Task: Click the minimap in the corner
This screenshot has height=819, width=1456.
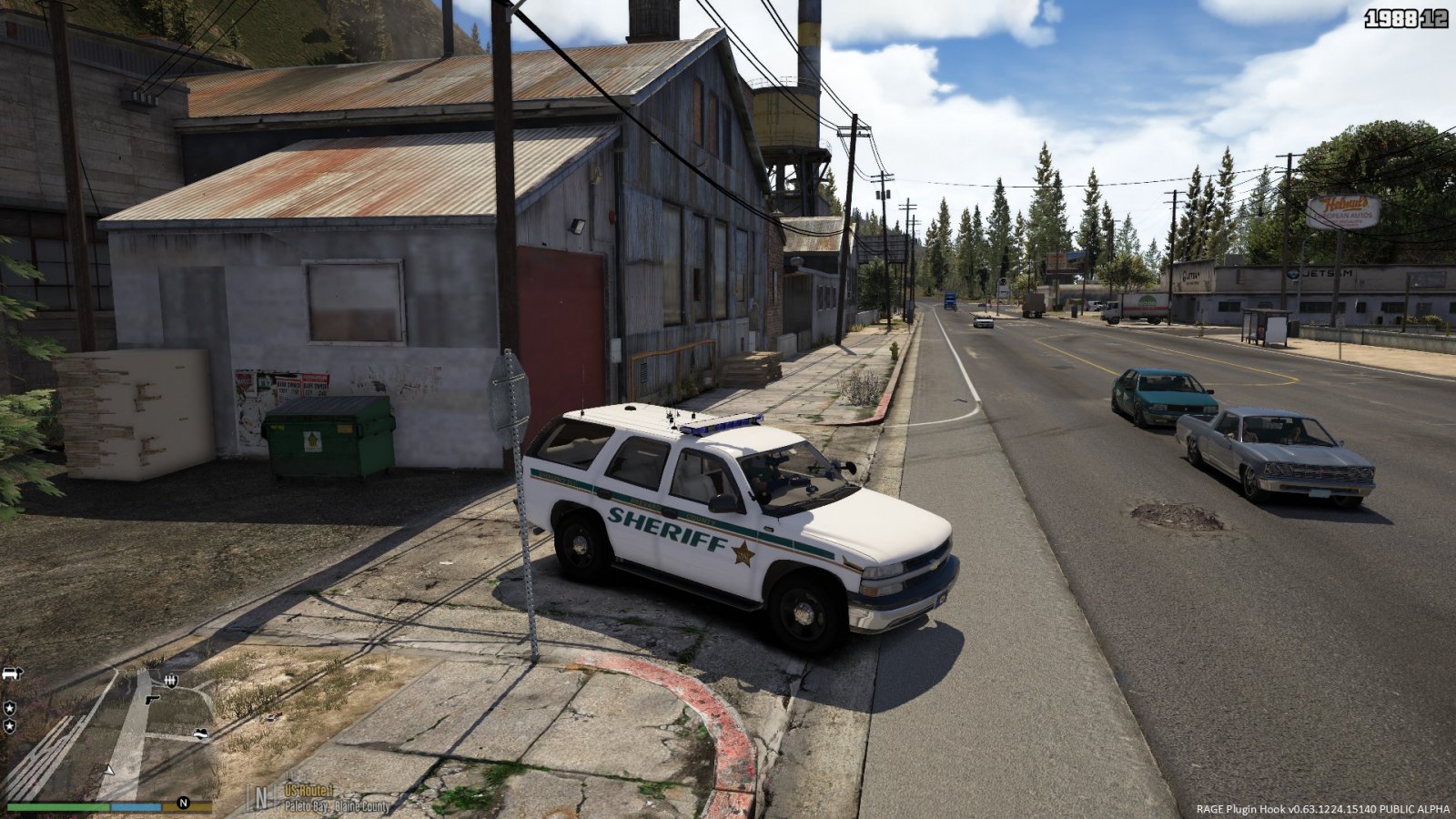Action: coord(109,735)
